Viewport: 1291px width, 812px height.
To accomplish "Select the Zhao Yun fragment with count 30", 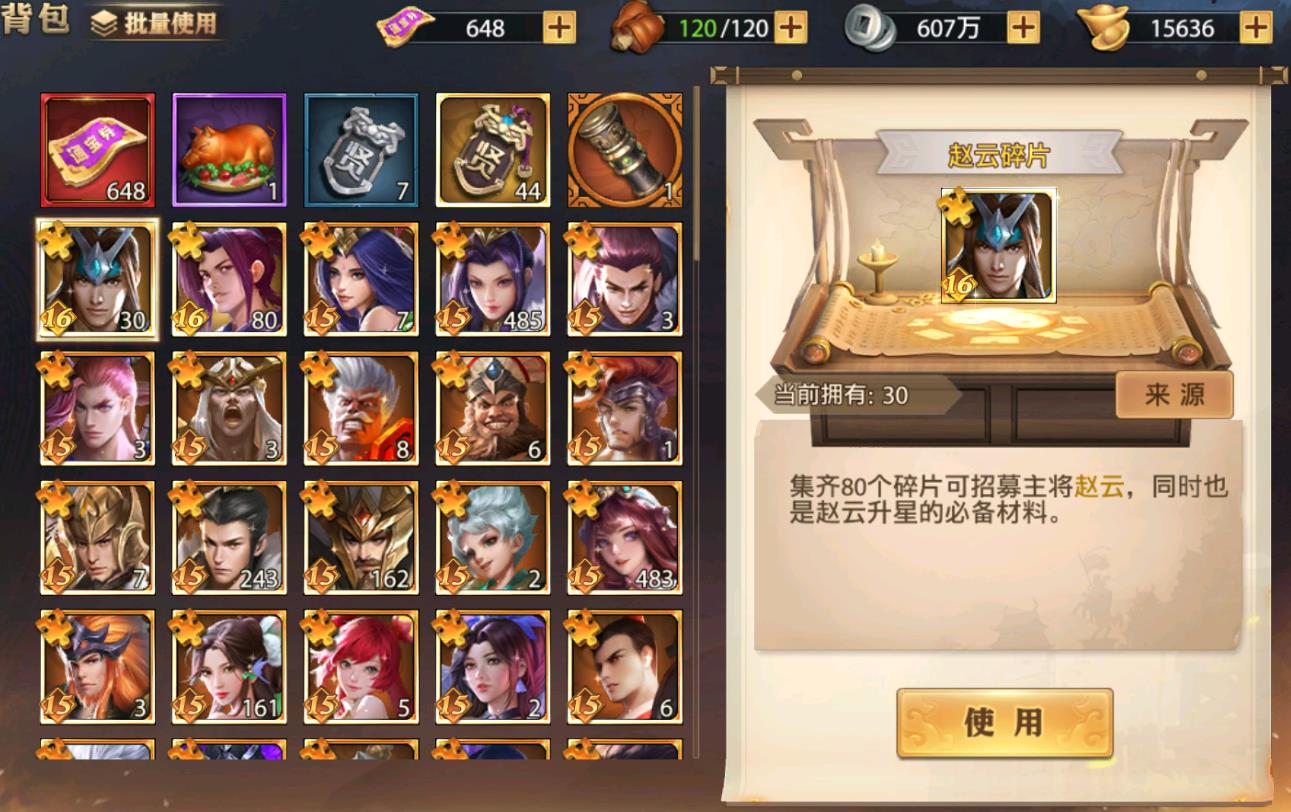I will click(97, 279).
